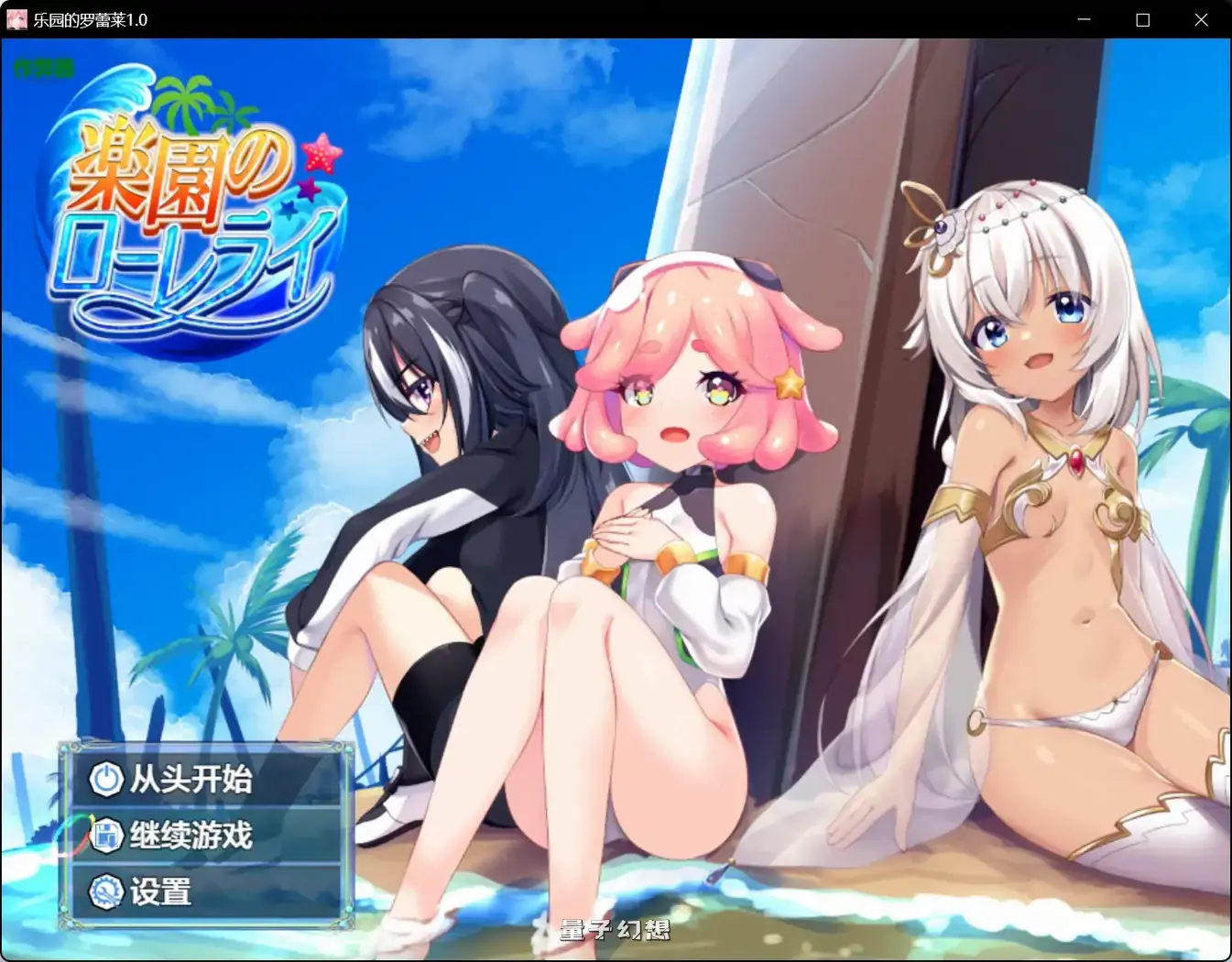The height and width of the screenshot is (962, 1232).
Task: Click the game icon in the title bar
Action: 16,18
